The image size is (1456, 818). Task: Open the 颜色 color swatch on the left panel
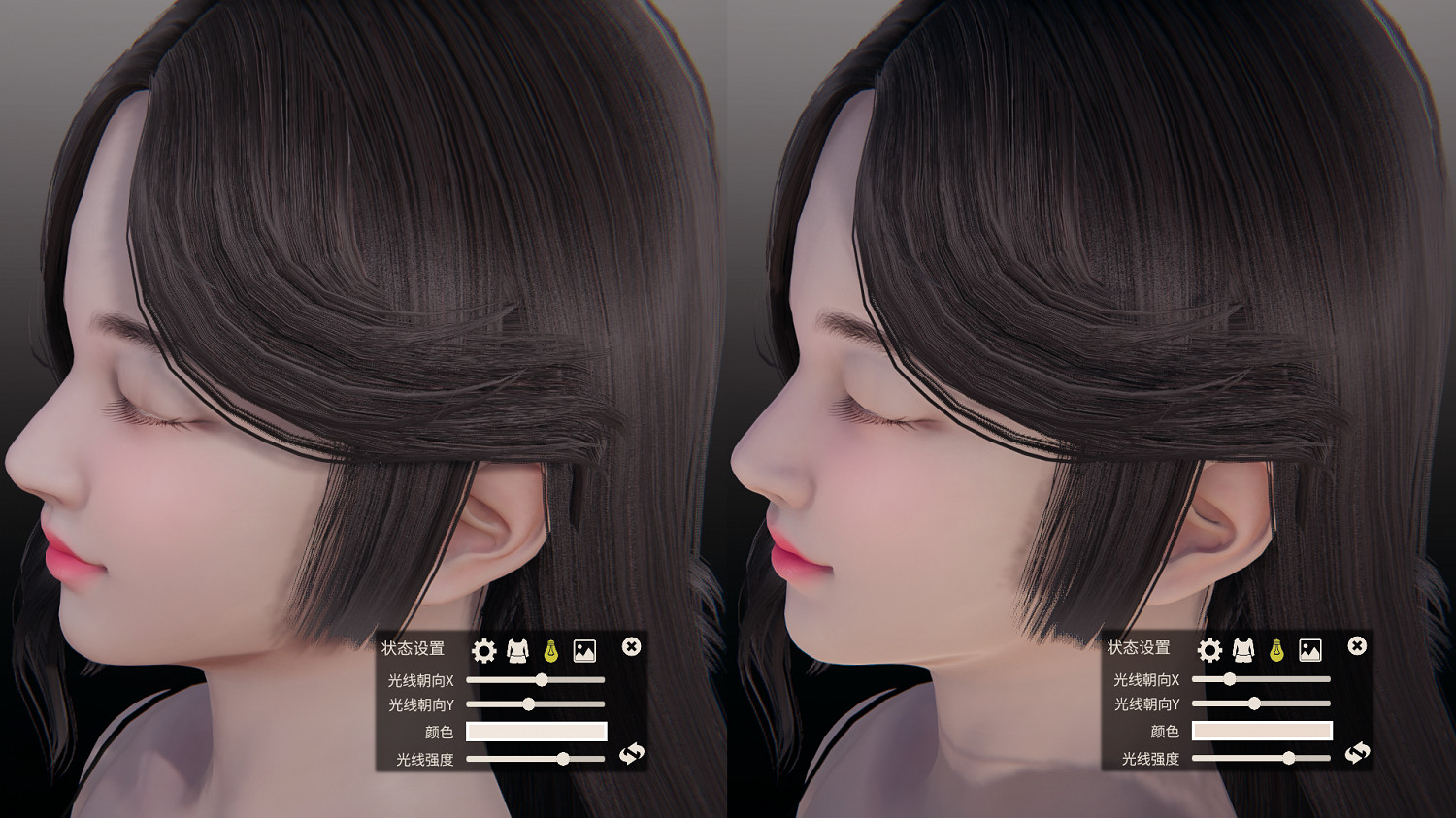tap(536, 731)
